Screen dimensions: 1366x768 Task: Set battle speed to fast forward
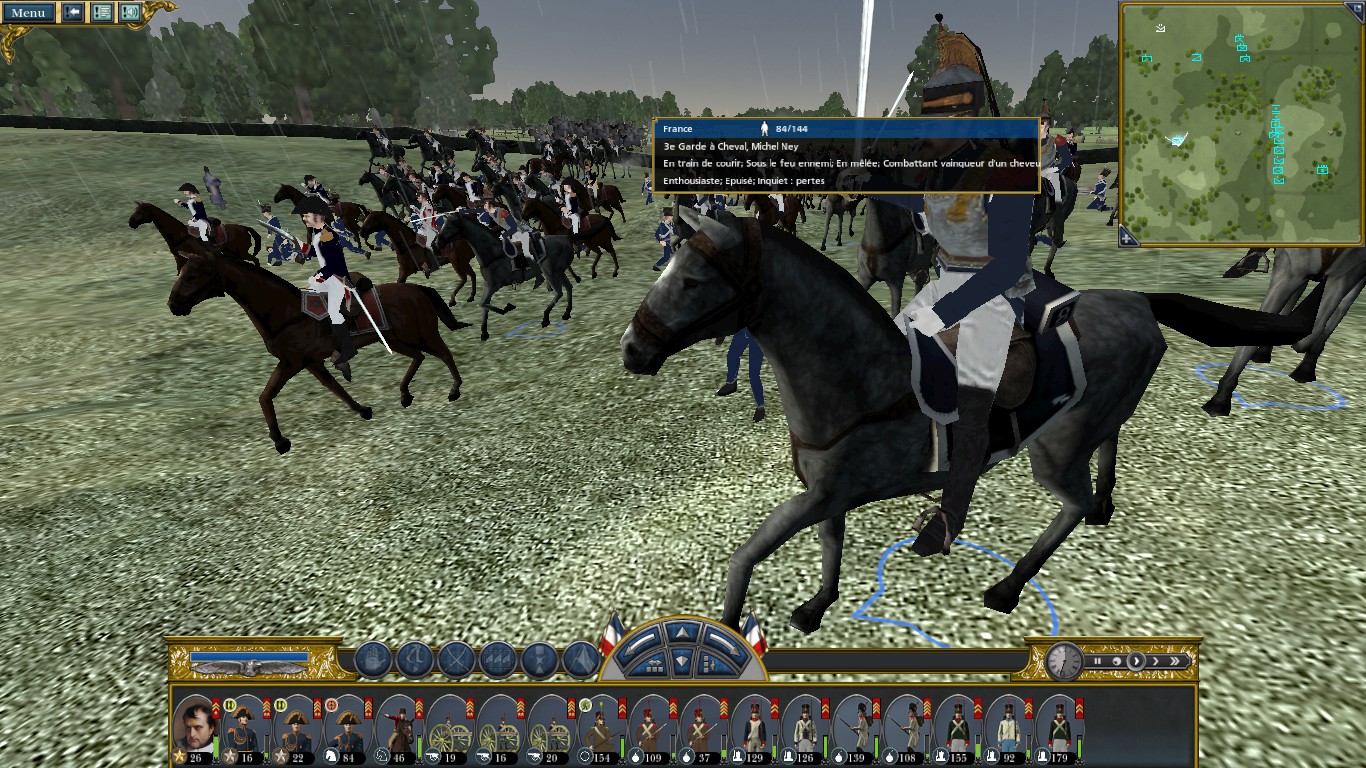click(1156, 661)
